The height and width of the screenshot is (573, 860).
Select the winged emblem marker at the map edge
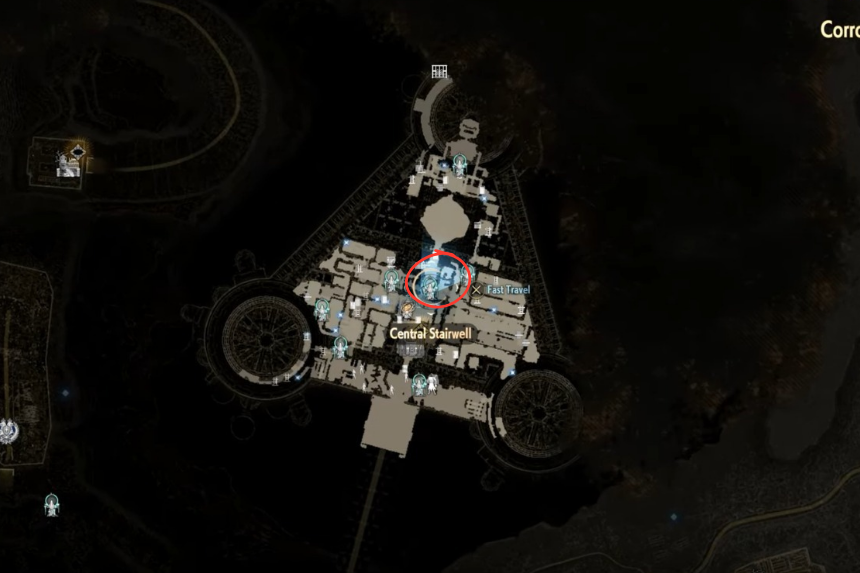[x=10, y=431]
